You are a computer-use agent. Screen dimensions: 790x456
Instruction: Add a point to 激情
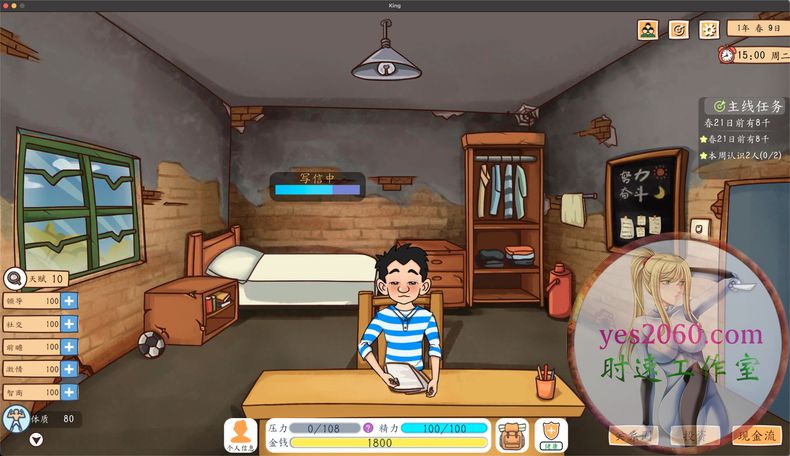coord(69,369)
